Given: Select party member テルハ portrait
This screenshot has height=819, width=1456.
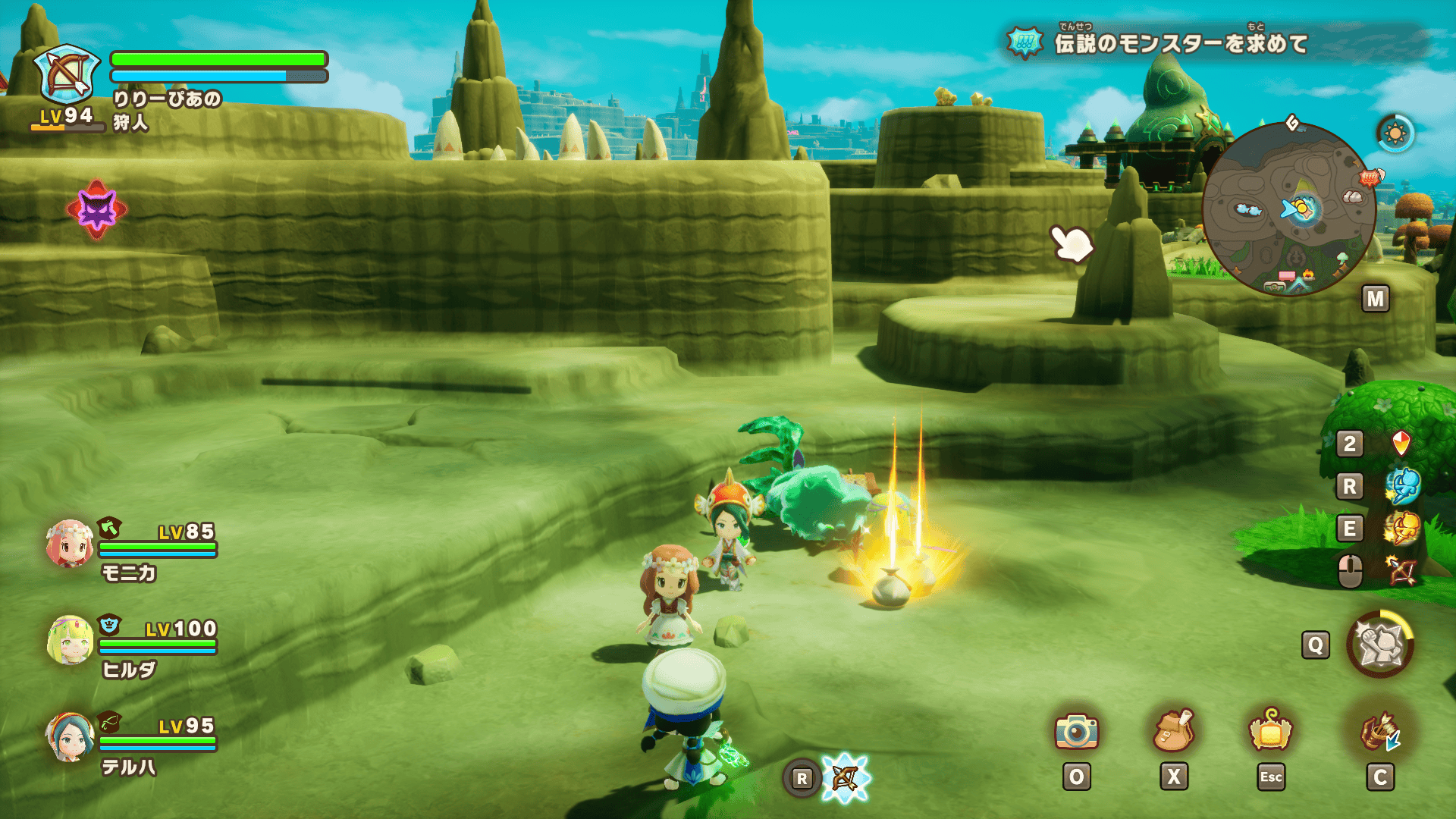Looking at the screenshot, I should (x=70, y=737).
